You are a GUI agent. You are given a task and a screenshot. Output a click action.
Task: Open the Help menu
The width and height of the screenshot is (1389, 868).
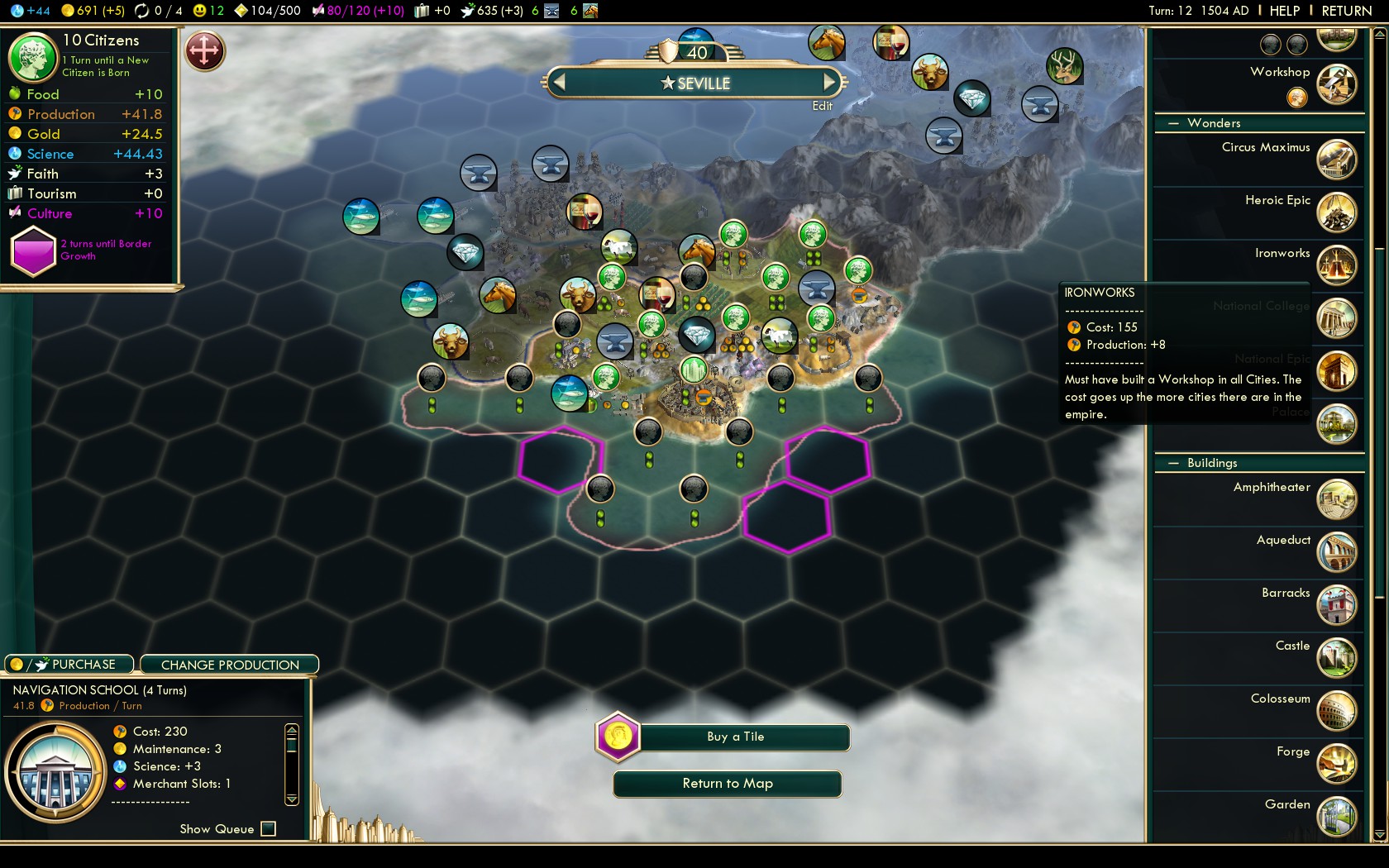pyautogui.click(x=1284, y=11)
